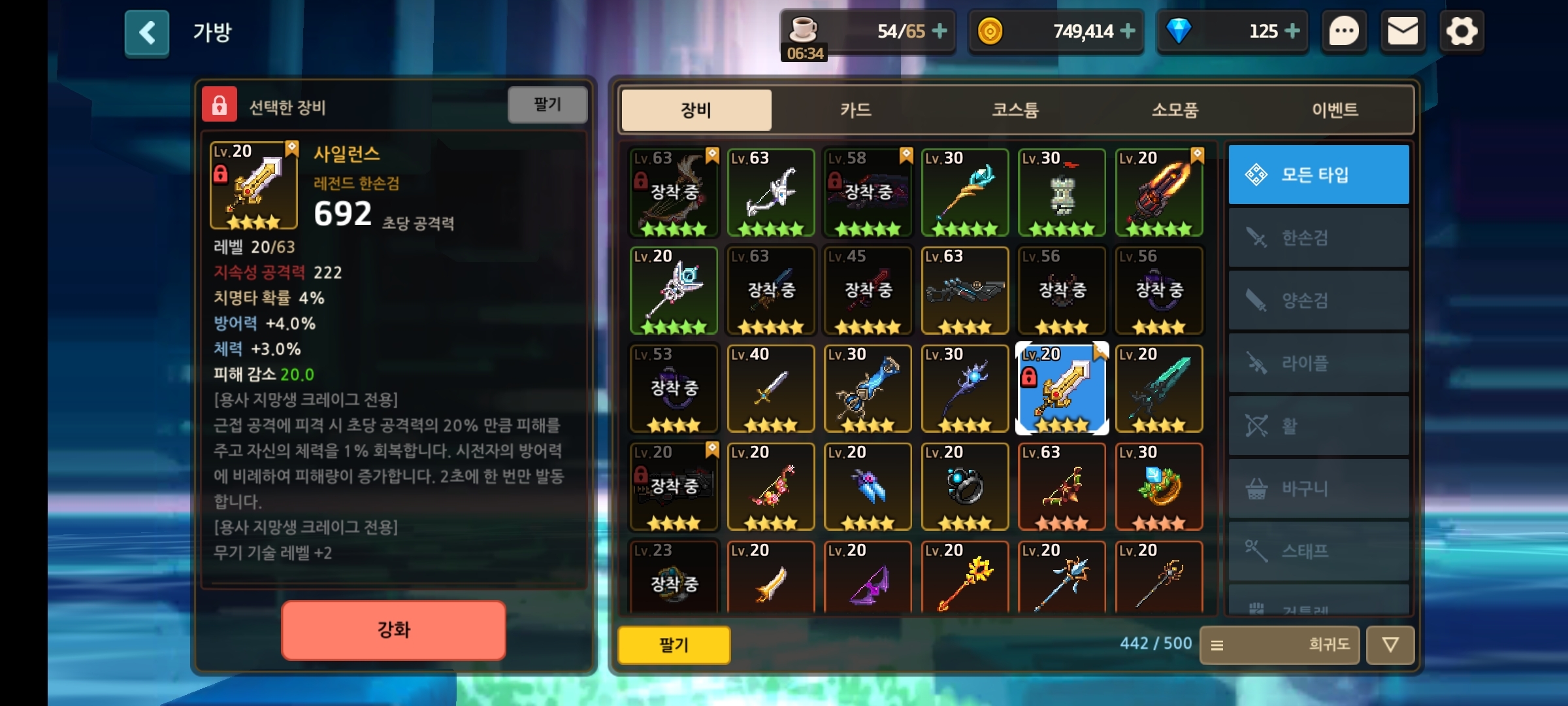This screenshot has height=706, width=1568.
Task: Open the 희귀도 sort dropdown
Action: (x=1279, y=645)
